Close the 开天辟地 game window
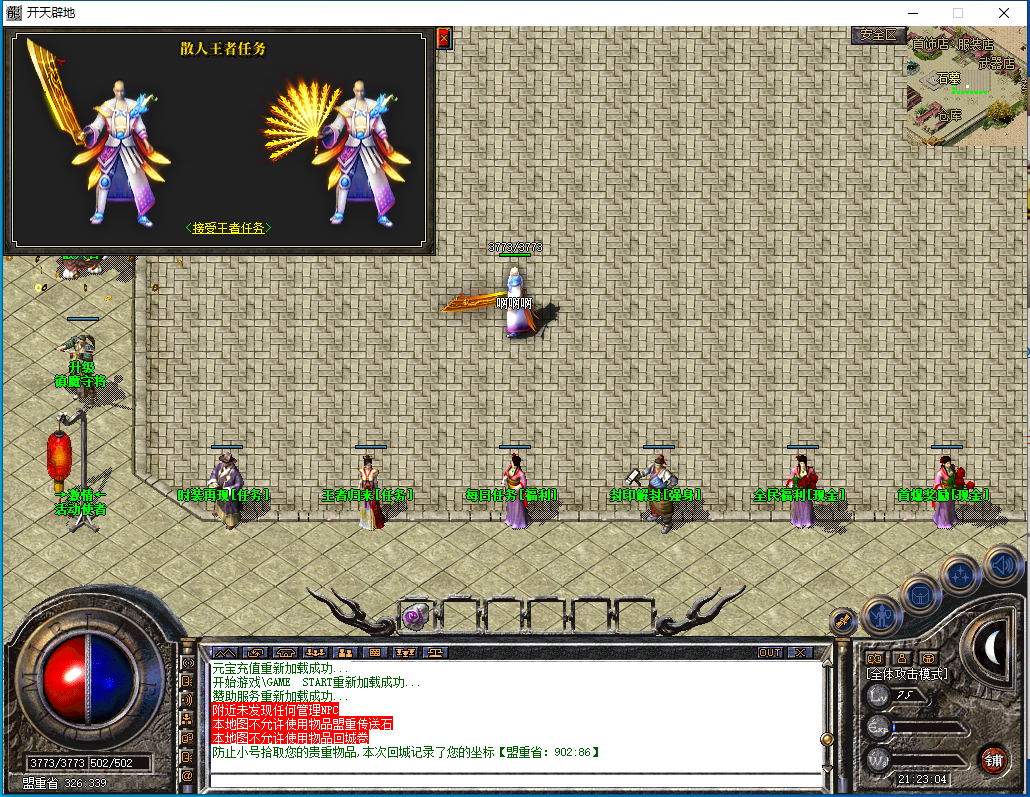Viewport: 1030px width, 797px height. pos(1003,13)
